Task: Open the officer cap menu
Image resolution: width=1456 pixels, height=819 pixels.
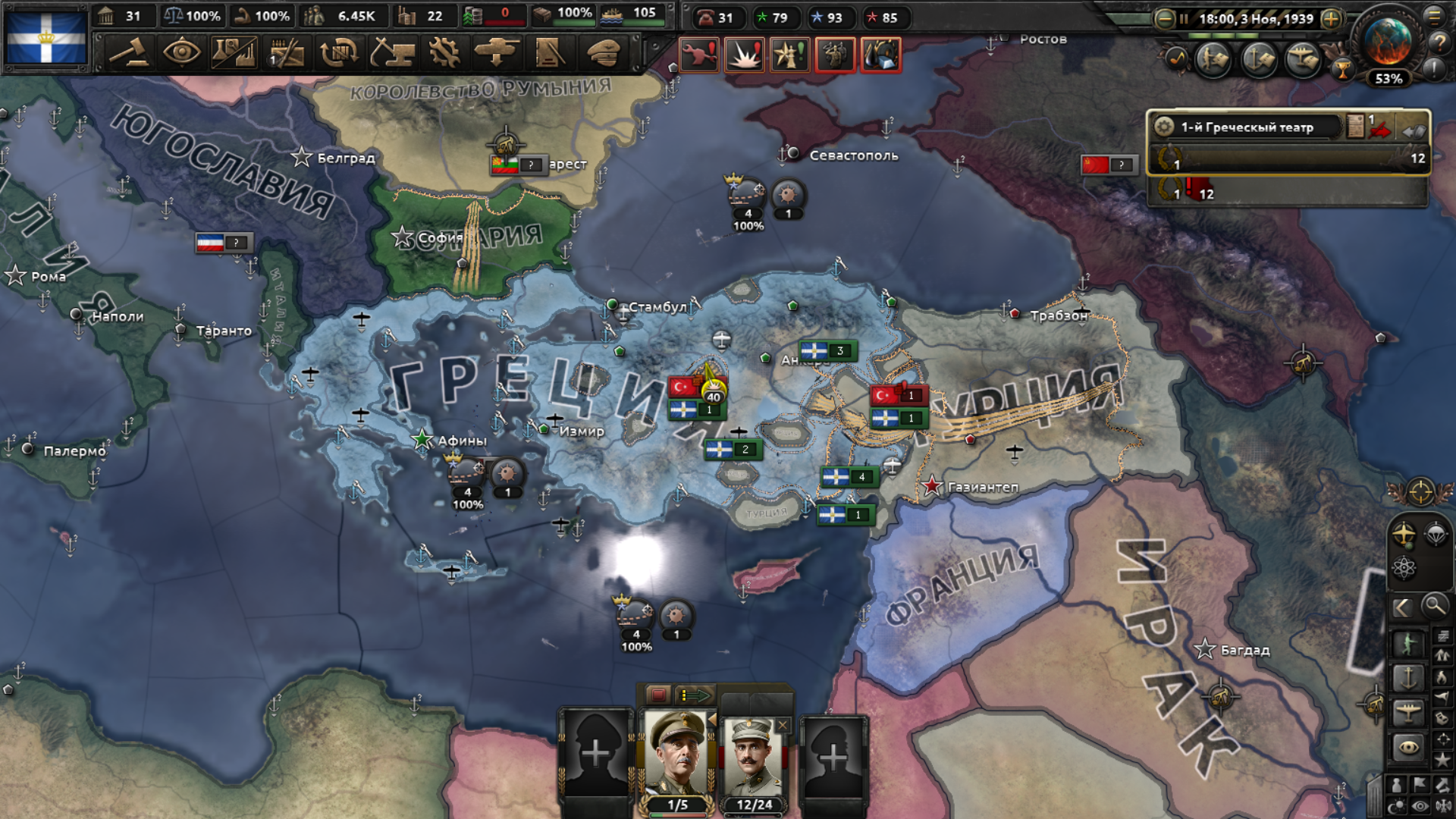Action: click(604, 53)
